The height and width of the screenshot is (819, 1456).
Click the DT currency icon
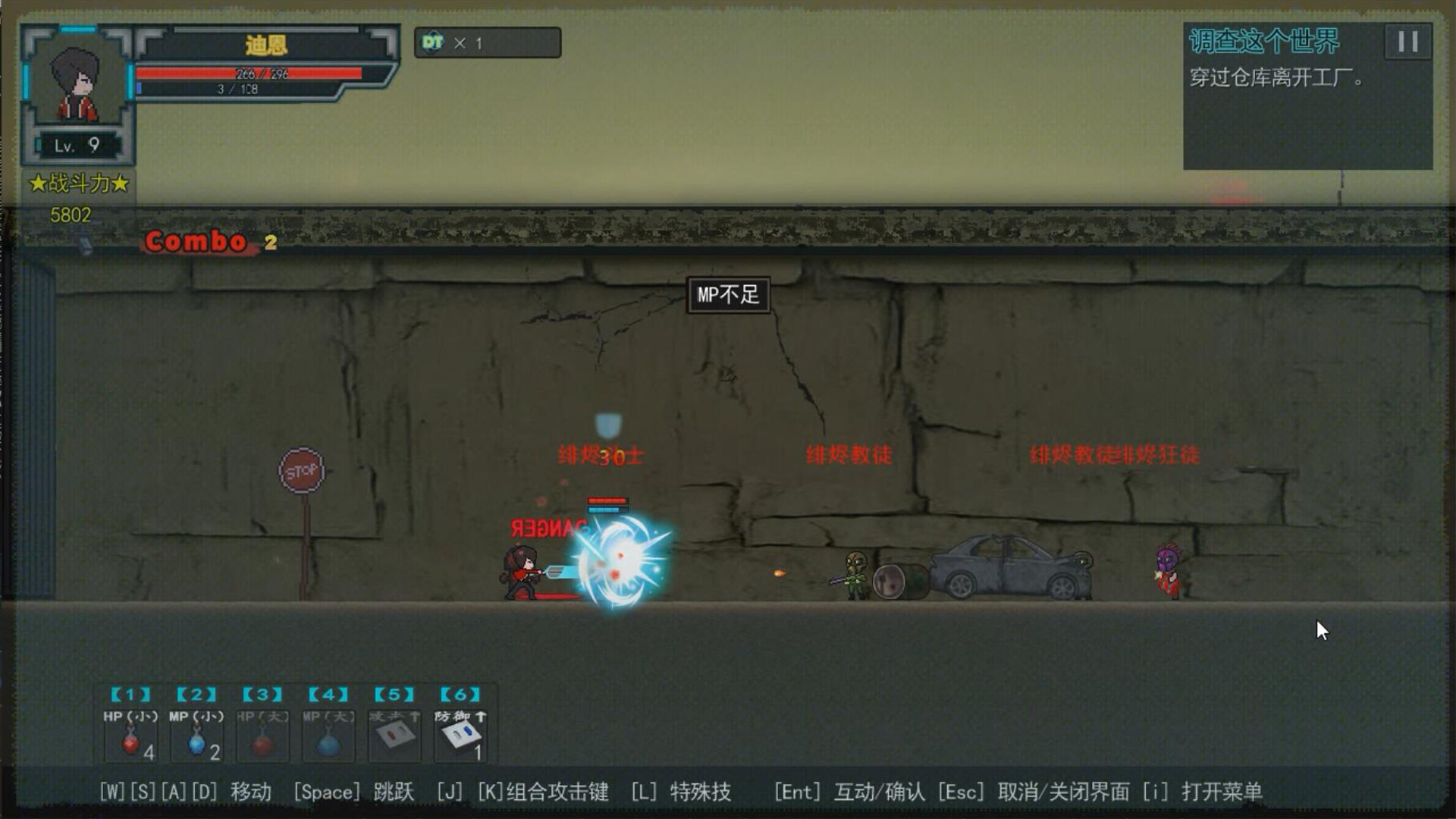[432, 43]
